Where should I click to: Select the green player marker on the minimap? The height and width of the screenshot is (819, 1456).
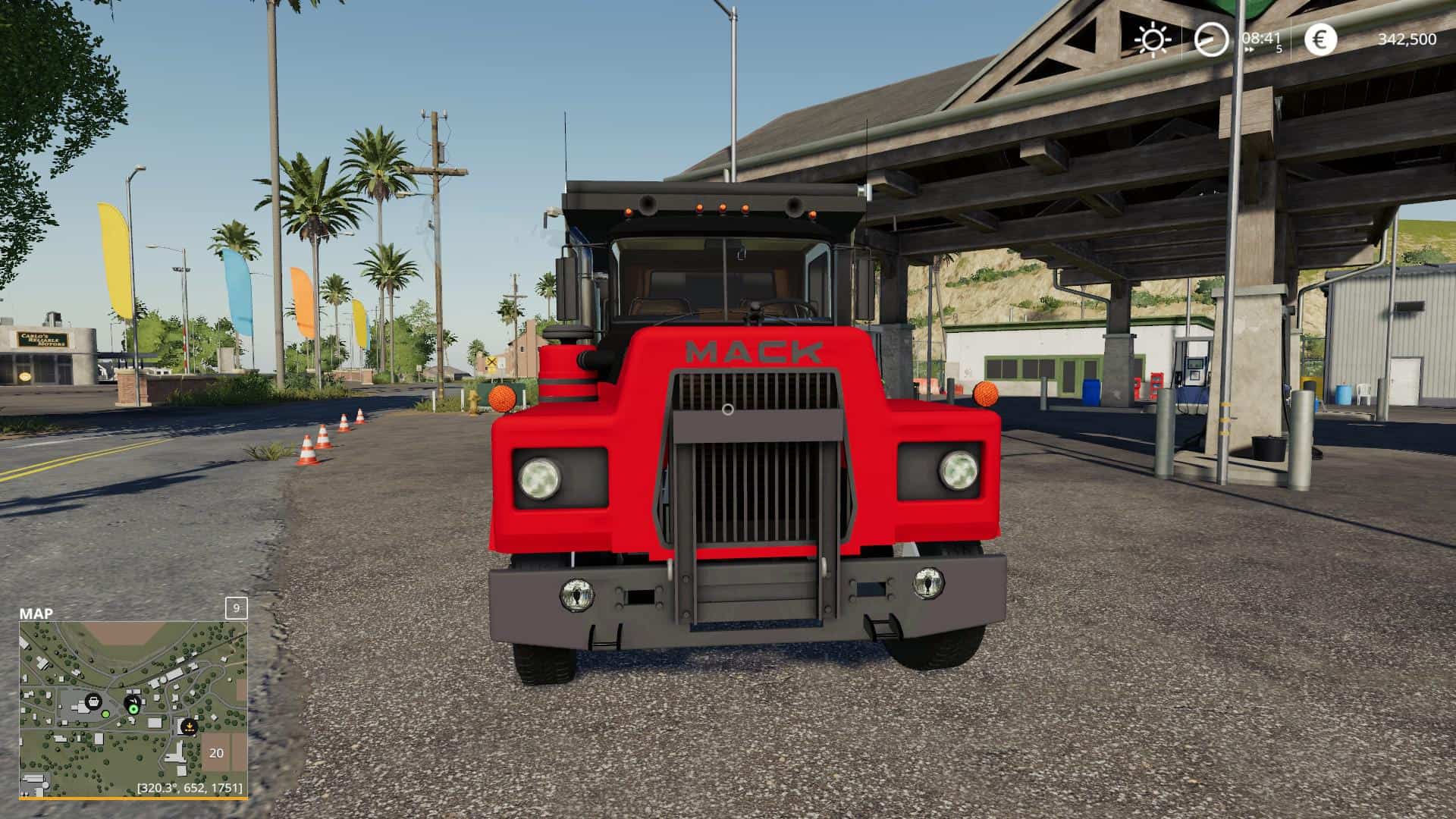point(133,709)
